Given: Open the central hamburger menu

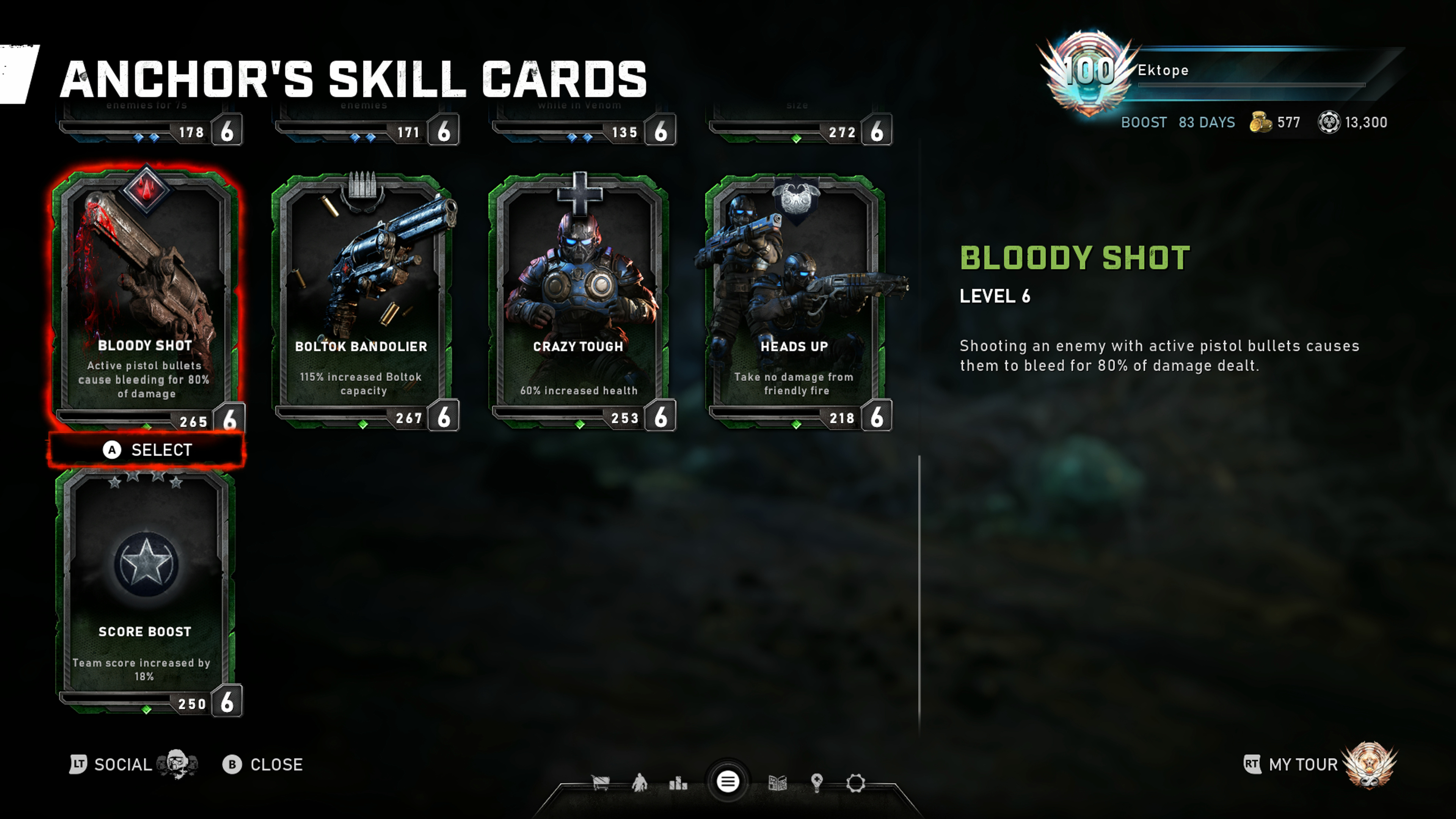Looking at the screenshot, I should [x=728, y=782].
